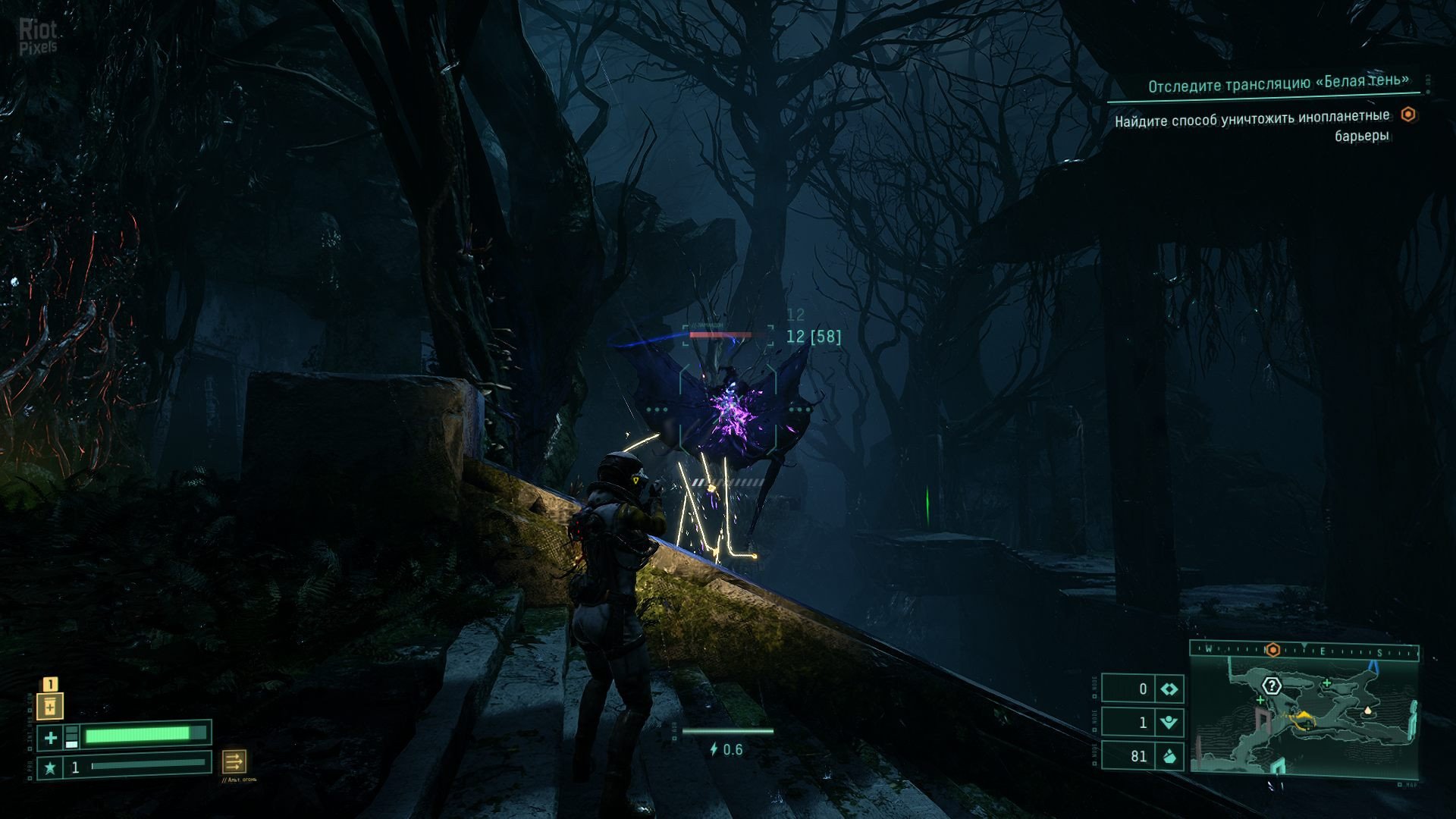Click the orange hexagon objective icon
The image size is (1456, 819).
(1408, 115)
